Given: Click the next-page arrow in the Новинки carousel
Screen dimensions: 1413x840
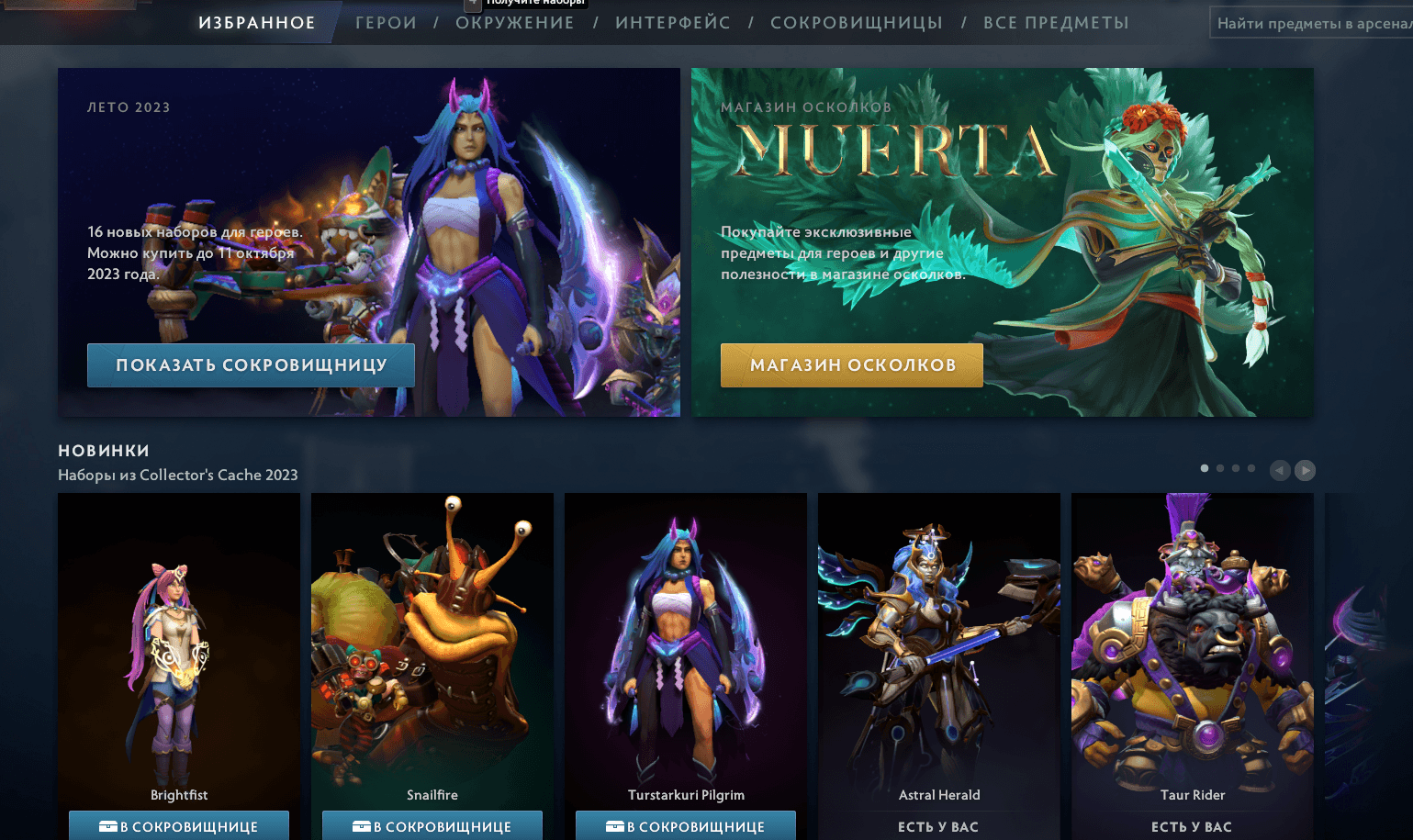Looking at the screenshot, I should click(1305, 470).
